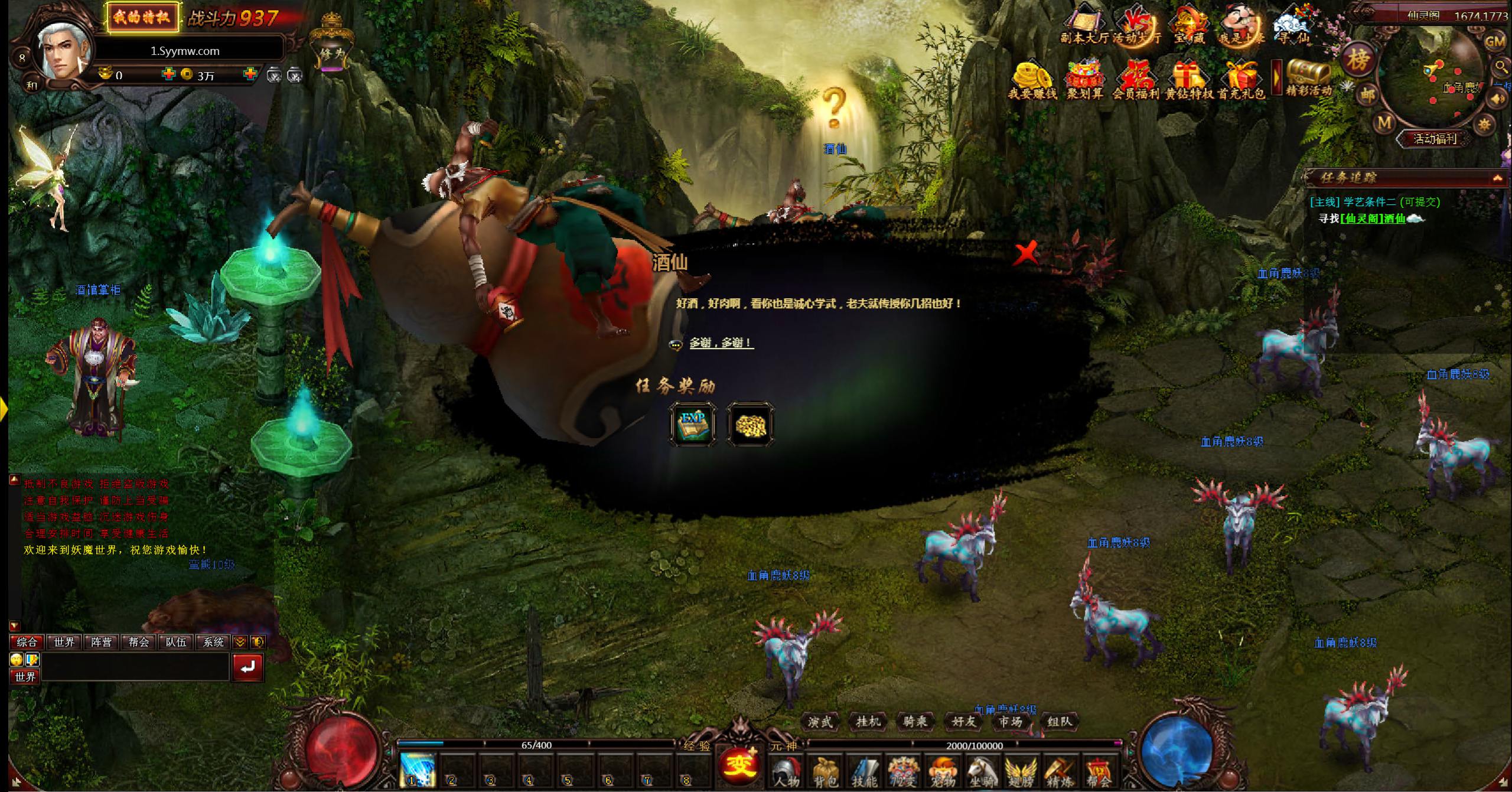Open the 邮 mail button
The width and height of the screenshot is (1512, 792).
1368,94
